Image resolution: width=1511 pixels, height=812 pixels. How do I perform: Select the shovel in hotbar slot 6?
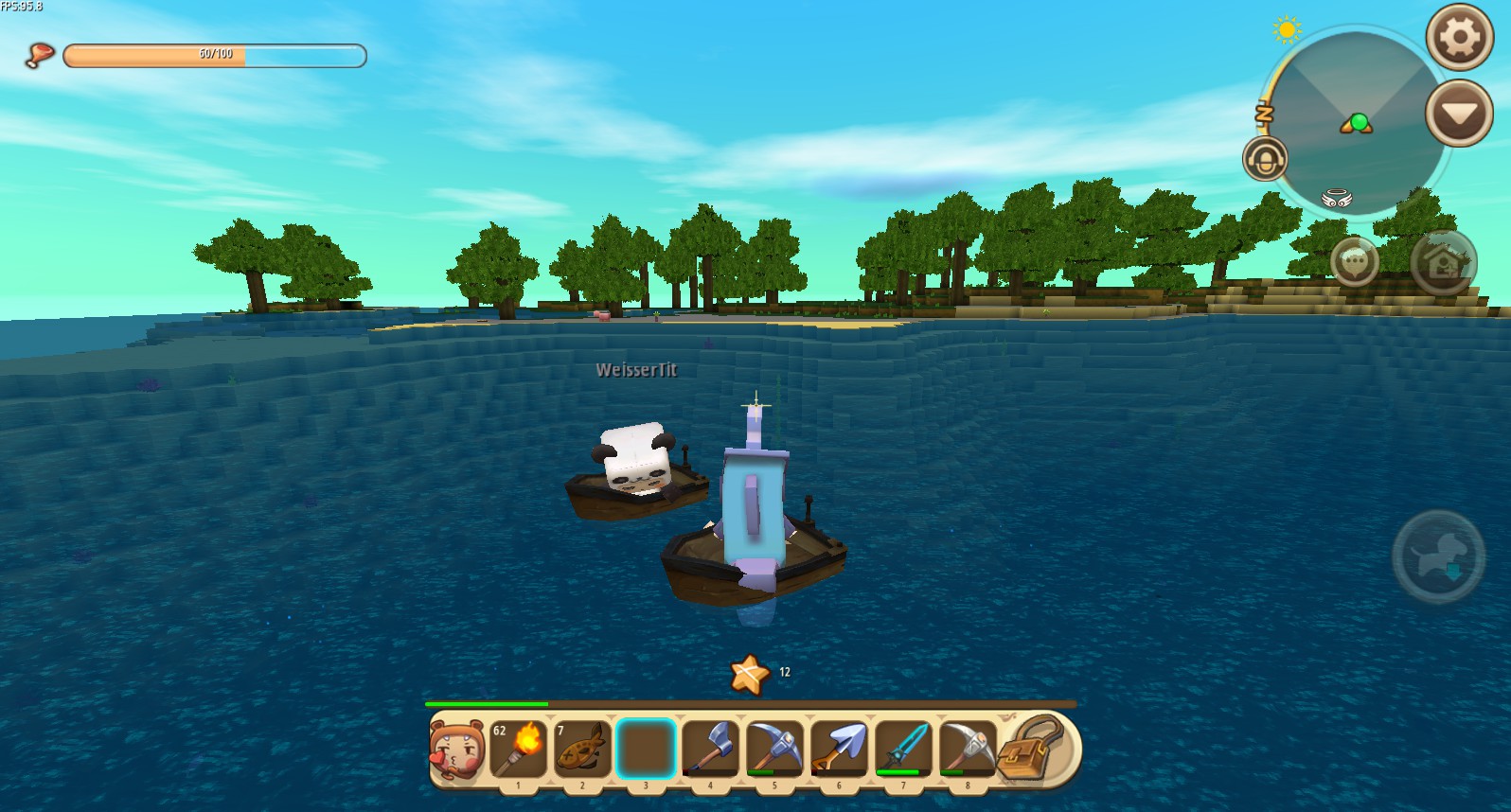(x=839, y=749)
